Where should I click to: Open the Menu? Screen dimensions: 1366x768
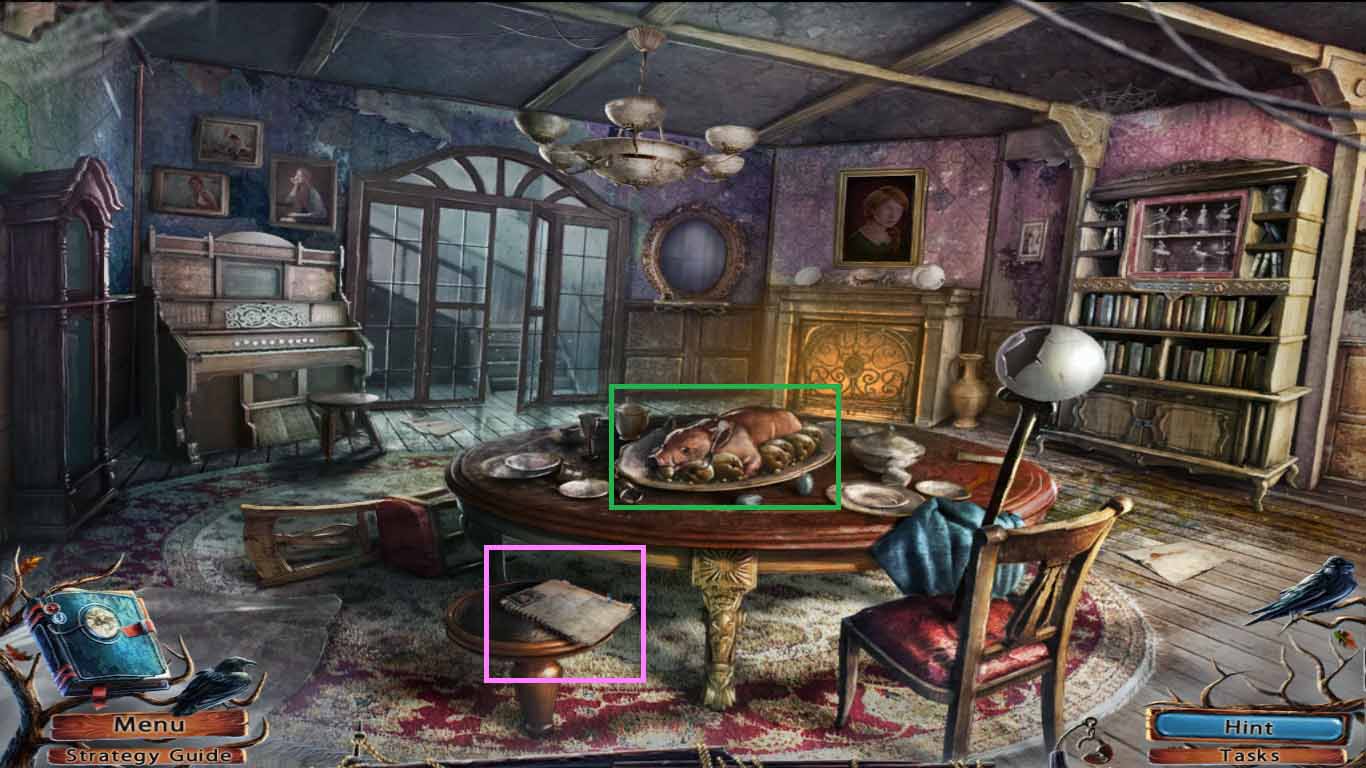148,726
